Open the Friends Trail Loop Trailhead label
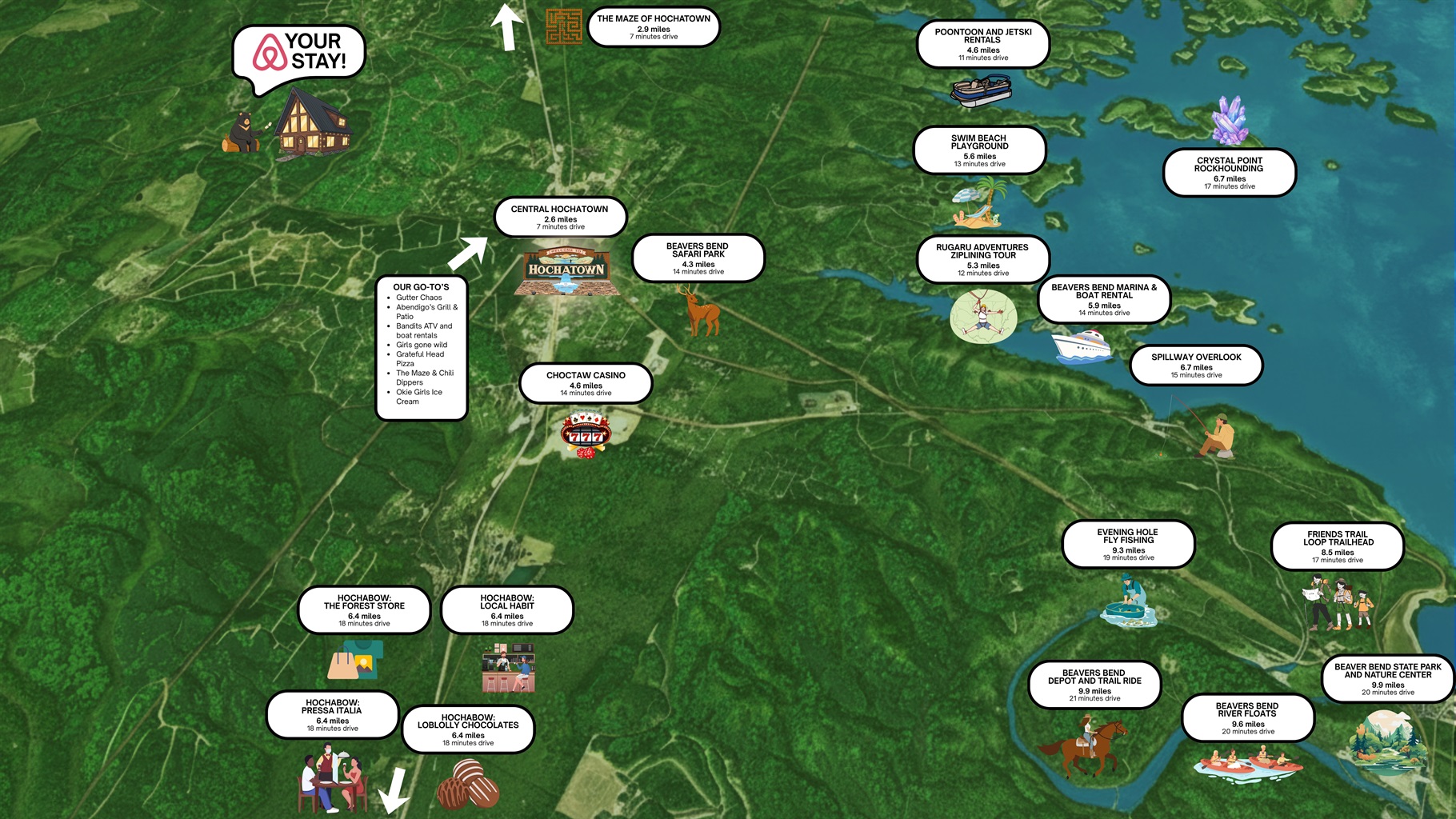The height and width of the screenshot is (819, 1456). point(1338,546)
